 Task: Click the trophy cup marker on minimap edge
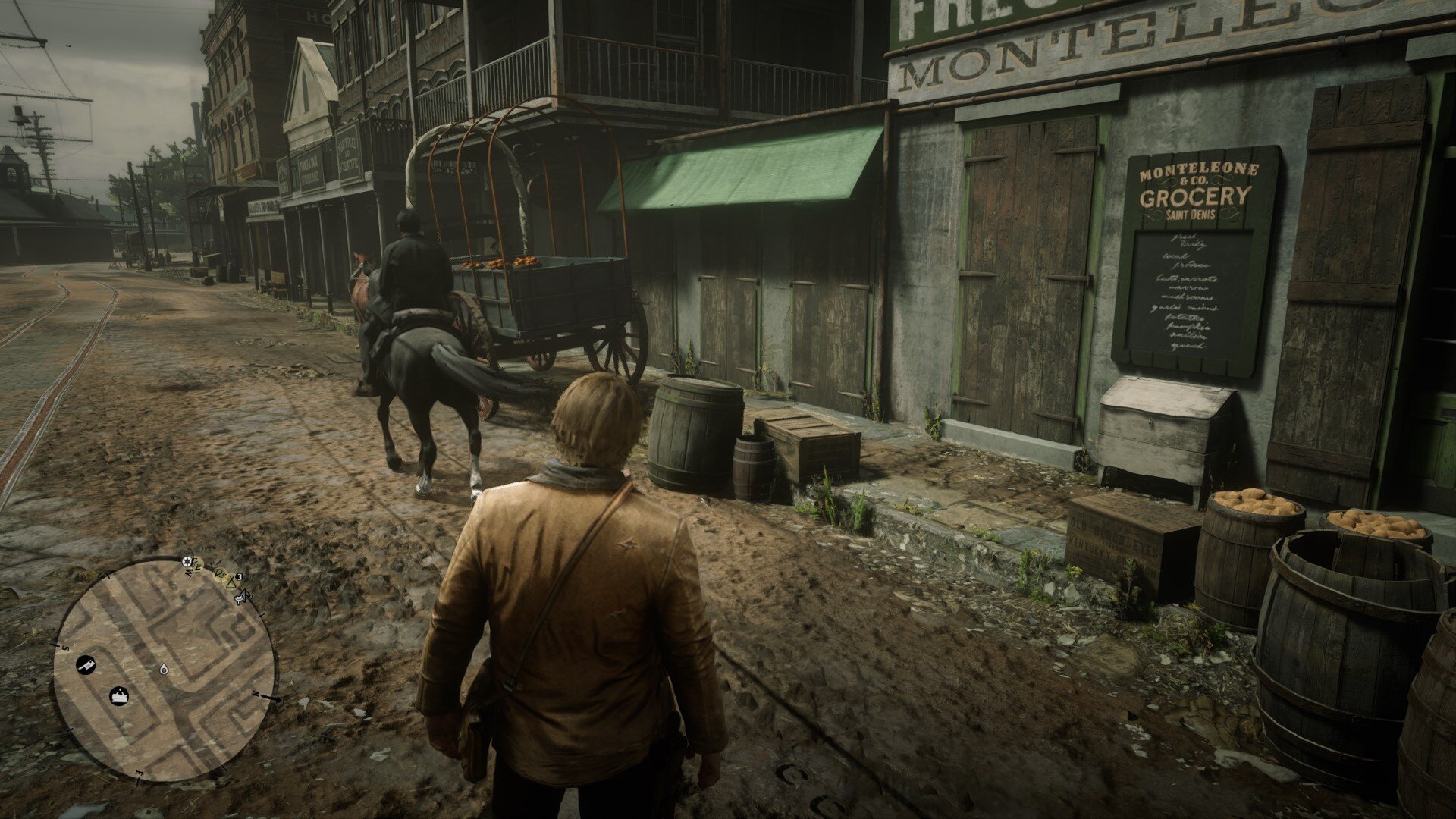coord(238,598)
